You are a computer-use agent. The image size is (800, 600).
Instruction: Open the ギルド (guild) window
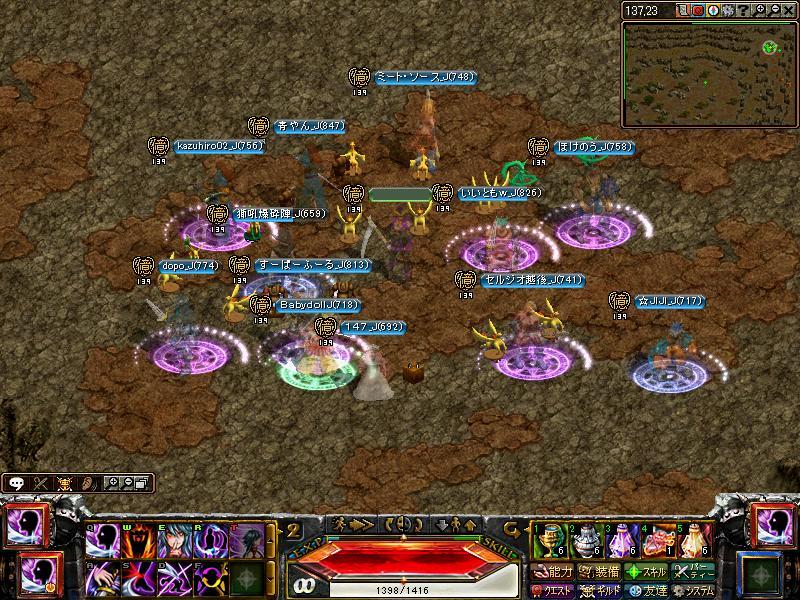click(600, 590)
